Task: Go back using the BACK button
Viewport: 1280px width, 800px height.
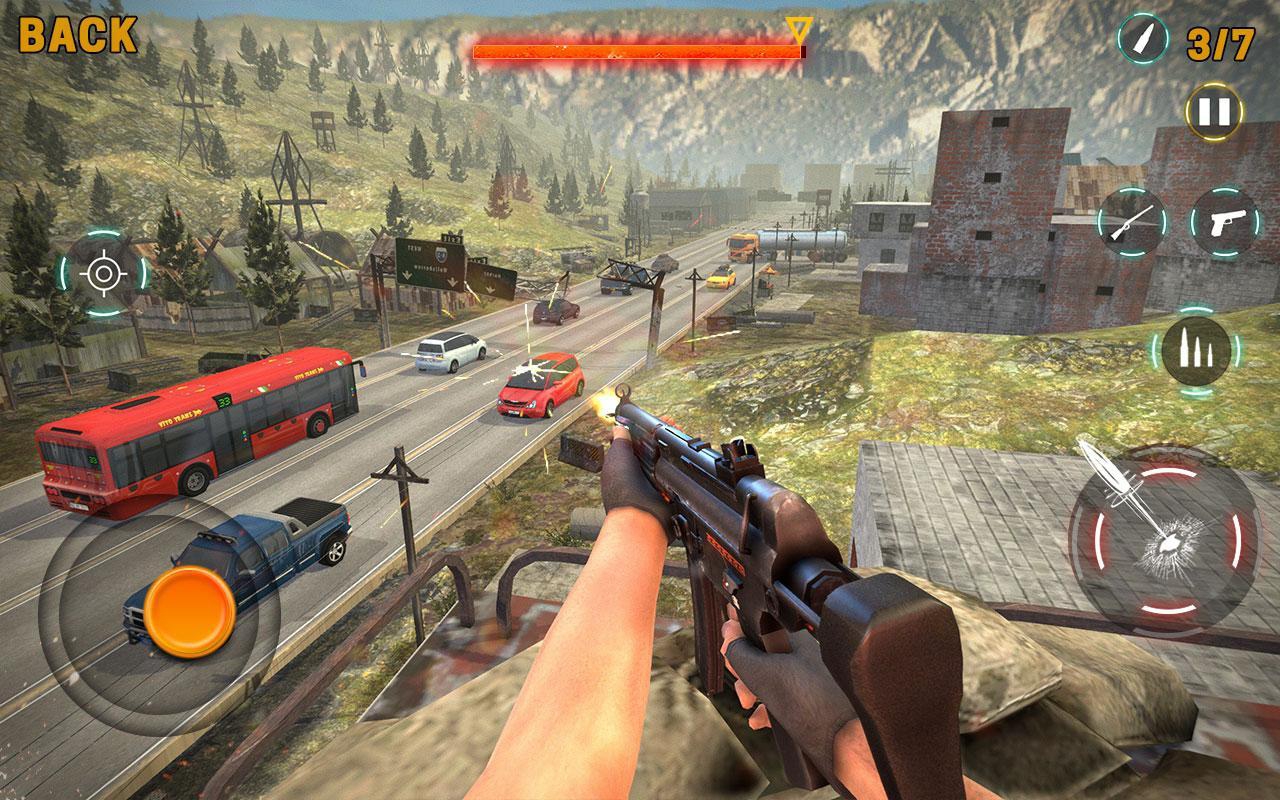Action: point(78,35)
